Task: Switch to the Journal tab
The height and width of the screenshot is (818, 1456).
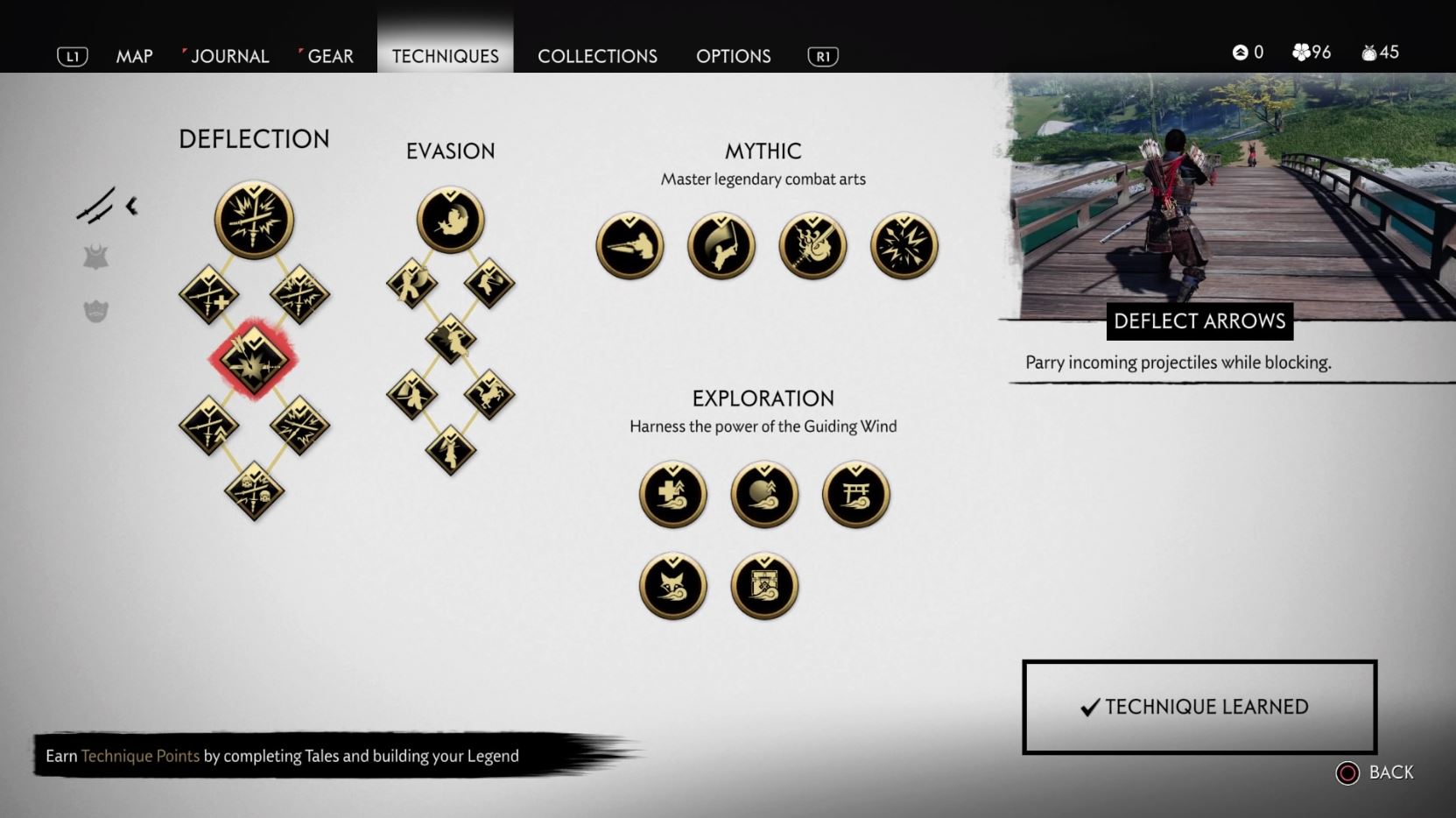Action: pos(229,56)
